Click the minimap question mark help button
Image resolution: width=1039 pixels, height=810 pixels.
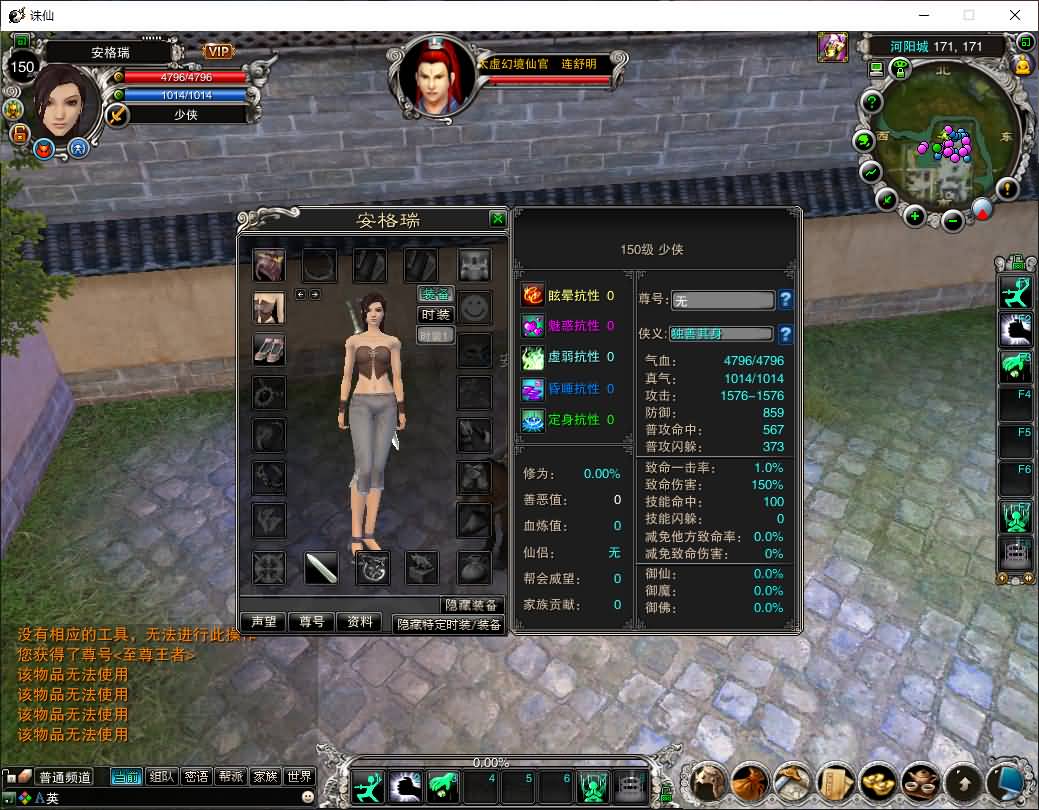pos(872,101)
